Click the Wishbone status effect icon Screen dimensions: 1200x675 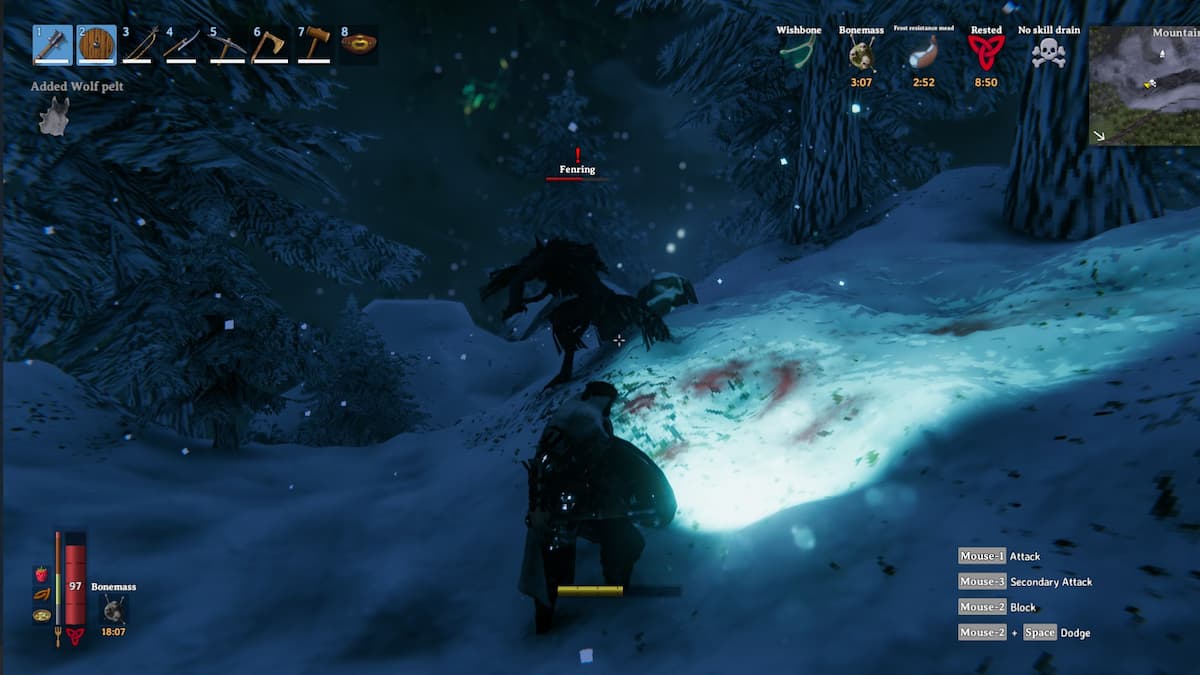pyautogui.click(x=798, y=52)
